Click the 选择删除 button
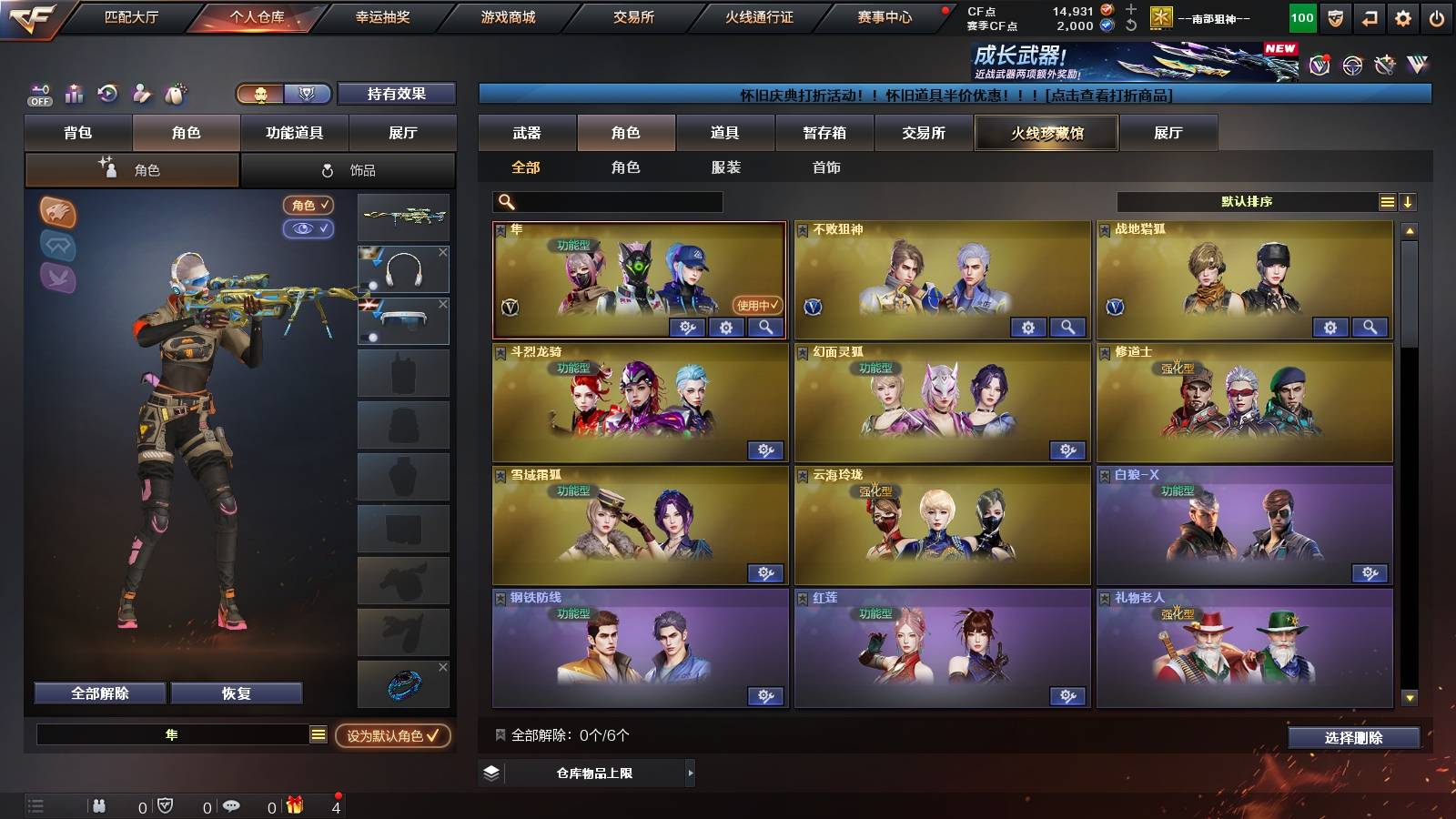 point(1353,738)
